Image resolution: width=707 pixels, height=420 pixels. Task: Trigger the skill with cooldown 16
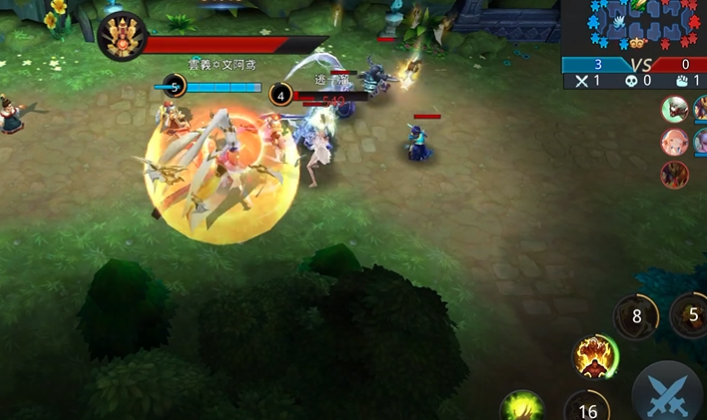click(587, 408)
